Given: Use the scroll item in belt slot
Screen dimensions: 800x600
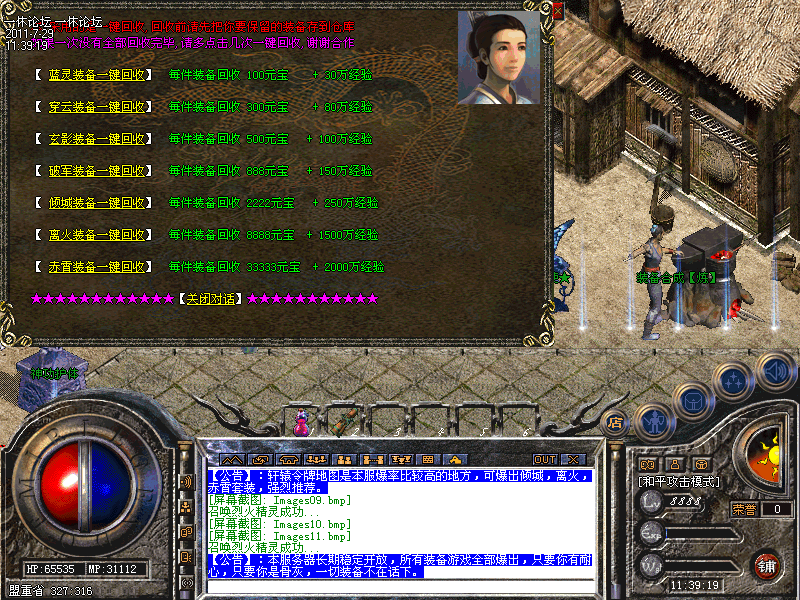Looking at the screenshot, I should tap(343, 422).
